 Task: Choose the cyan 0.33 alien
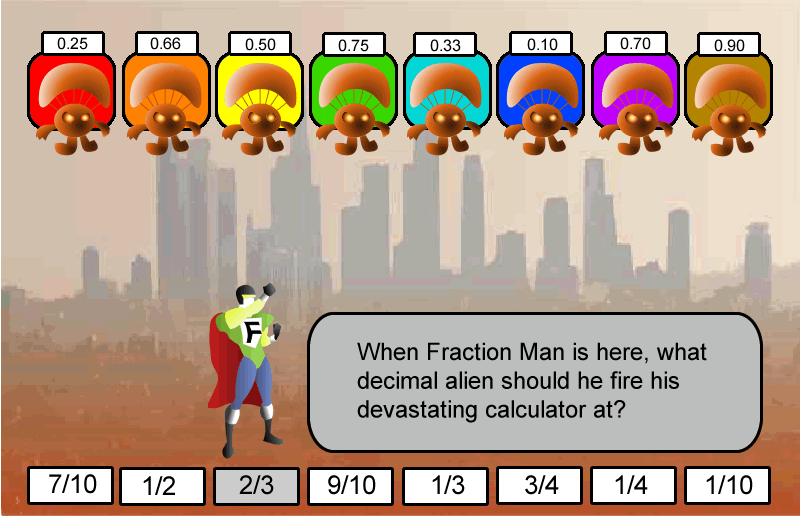[447, 100]
